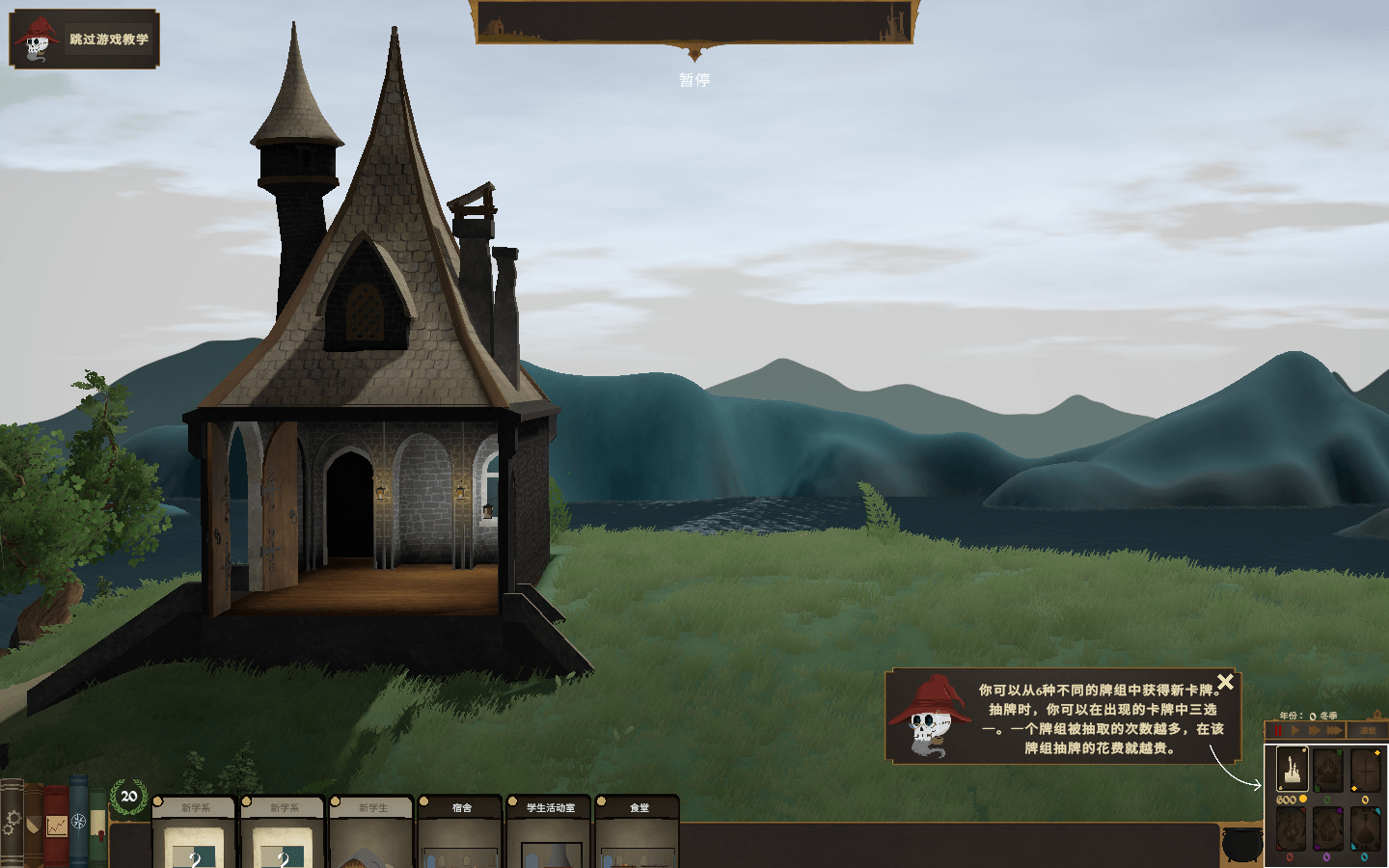
Task: Pause the game with the red pause button
Action: pyautogui.click(x=1278, y=731)
